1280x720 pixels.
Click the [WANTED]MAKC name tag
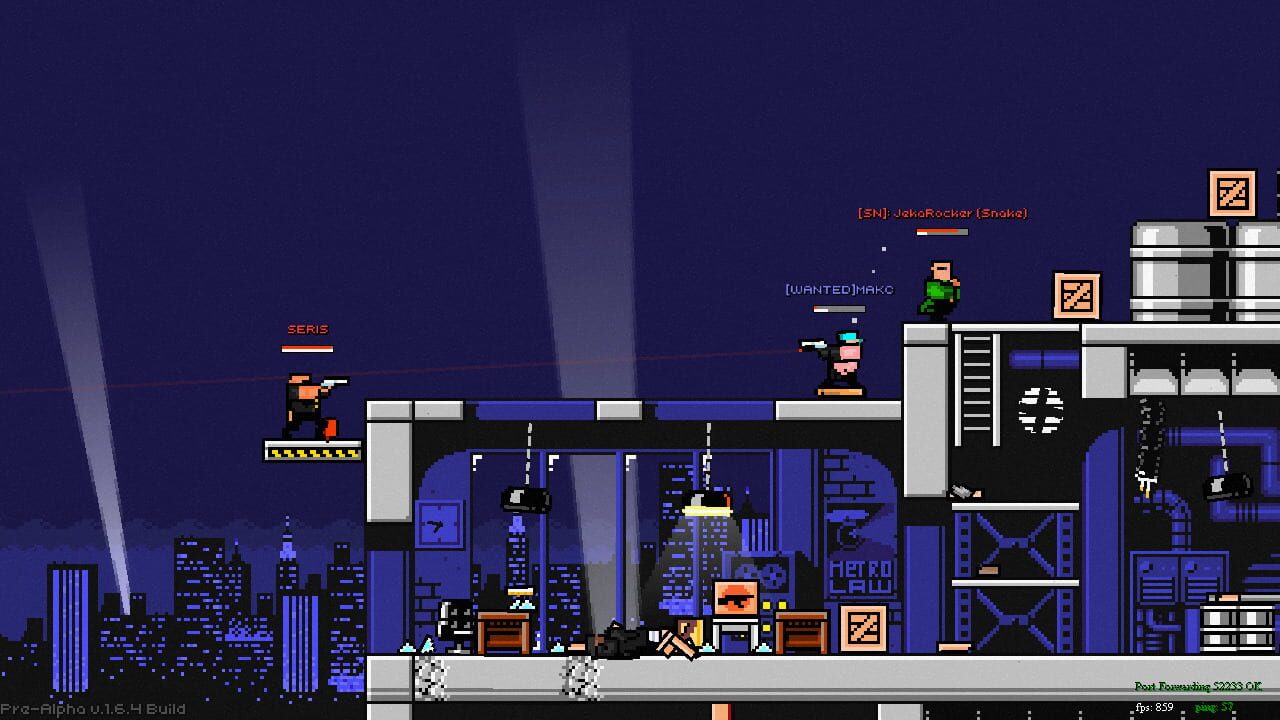[x=838, y=288]
